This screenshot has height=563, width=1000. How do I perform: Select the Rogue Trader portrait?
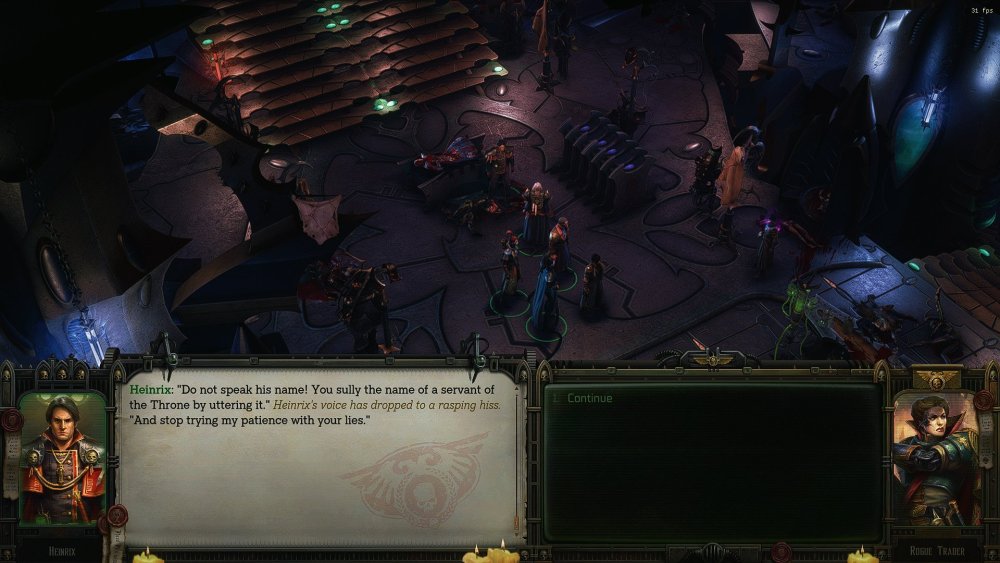tap(937, 457)
